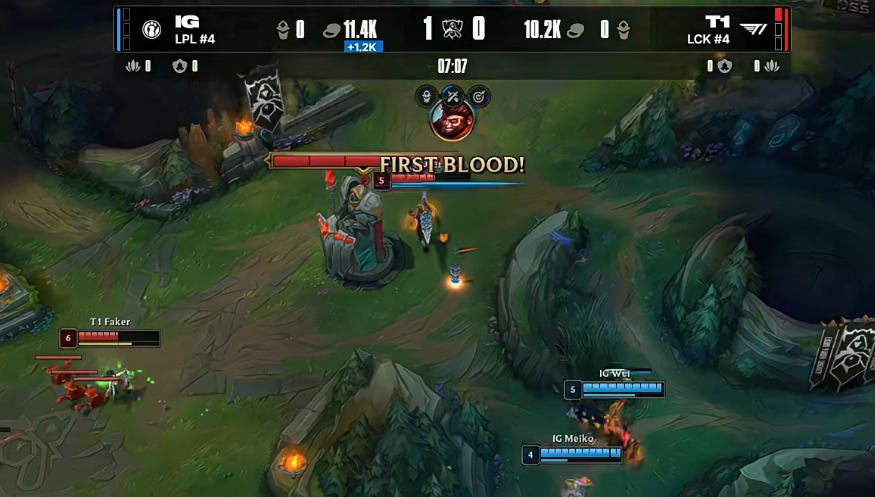Click IG's gold coin pile icon
Viewport: 875px width, 497px height.
tap(332, 30)
